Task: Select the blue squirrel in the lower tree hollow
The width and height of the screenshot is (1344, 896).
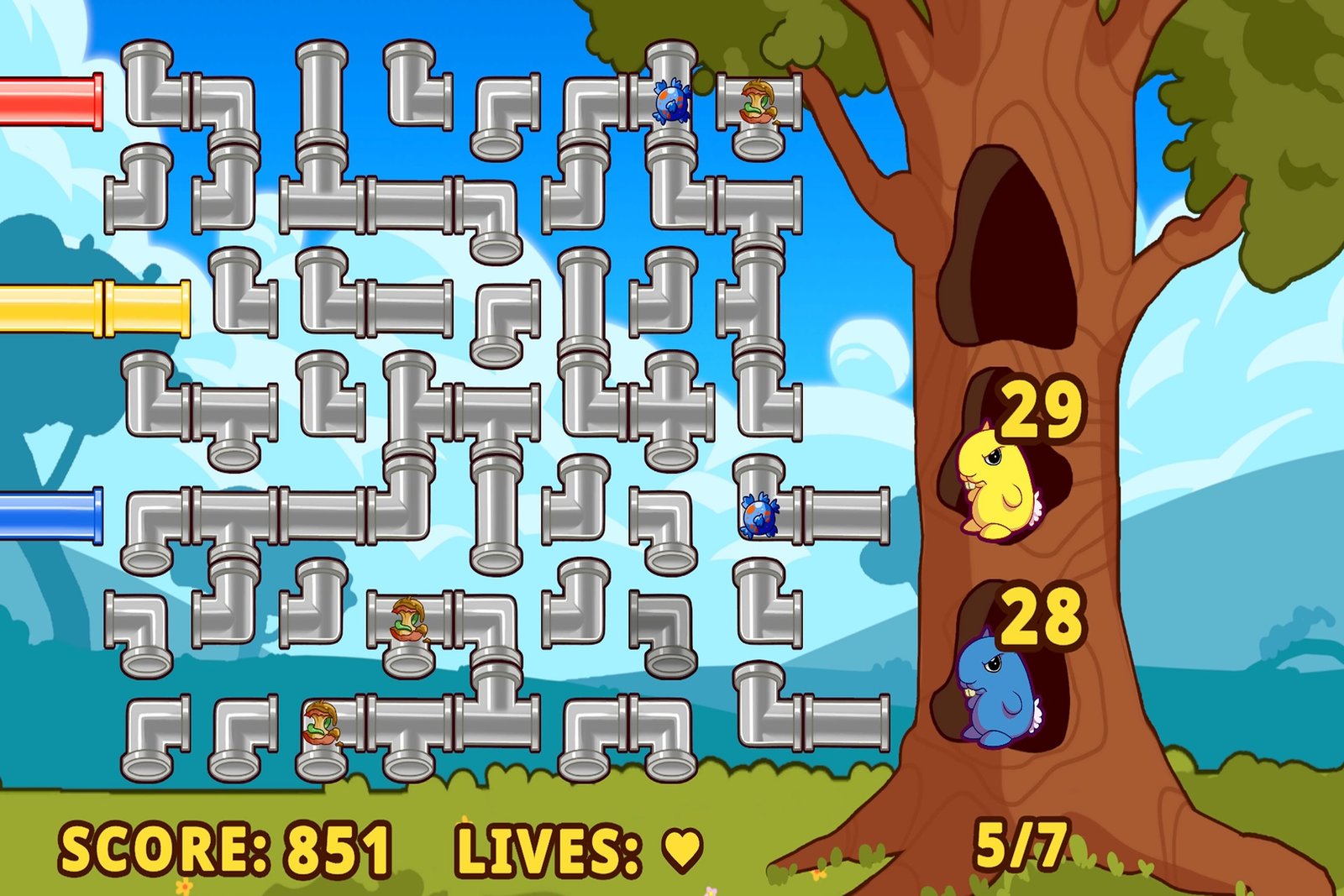Action: click(996, 689)
